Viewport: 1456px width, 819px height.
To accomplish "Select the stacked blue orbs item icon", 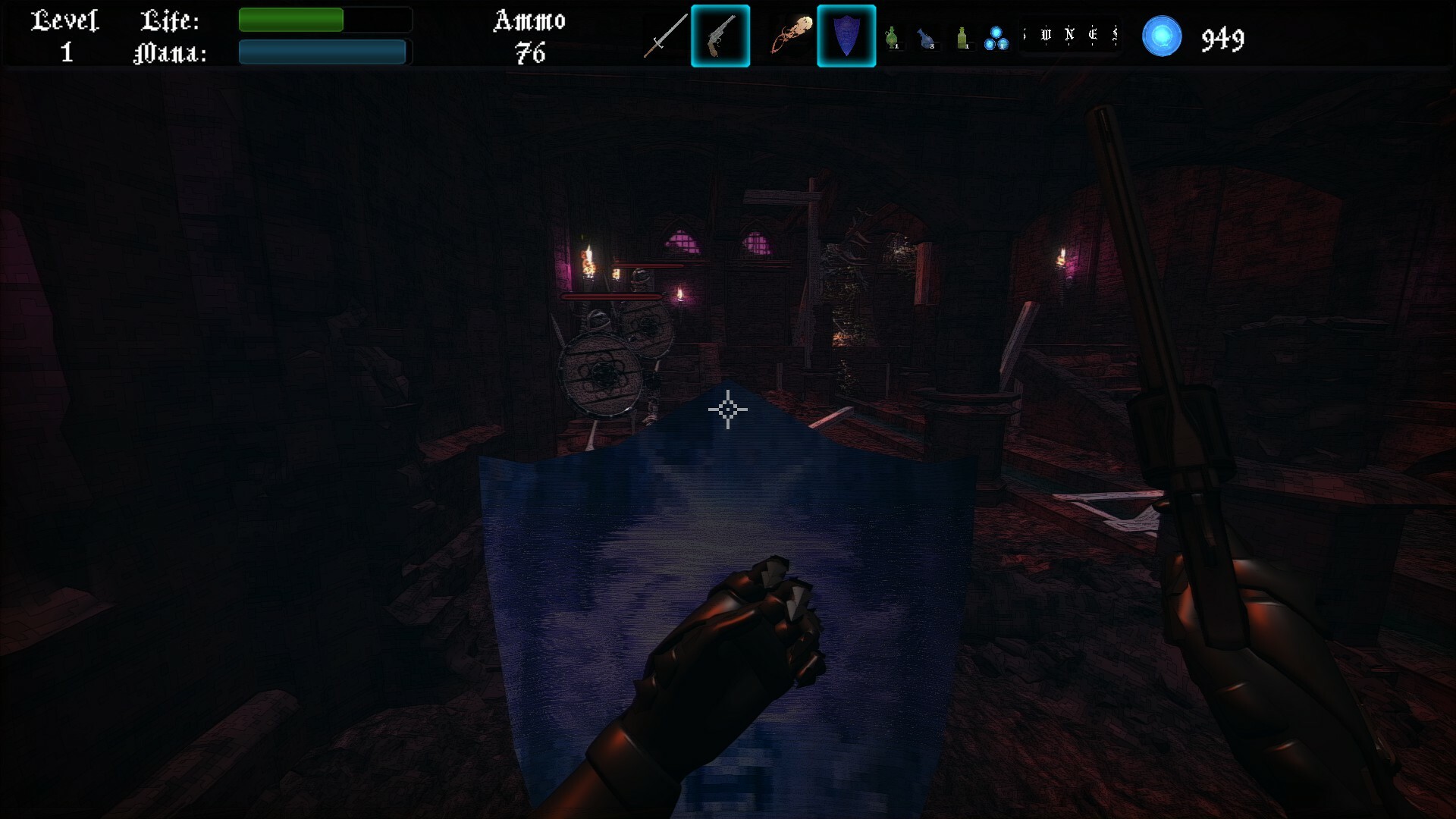I will [x=996, y=38].
